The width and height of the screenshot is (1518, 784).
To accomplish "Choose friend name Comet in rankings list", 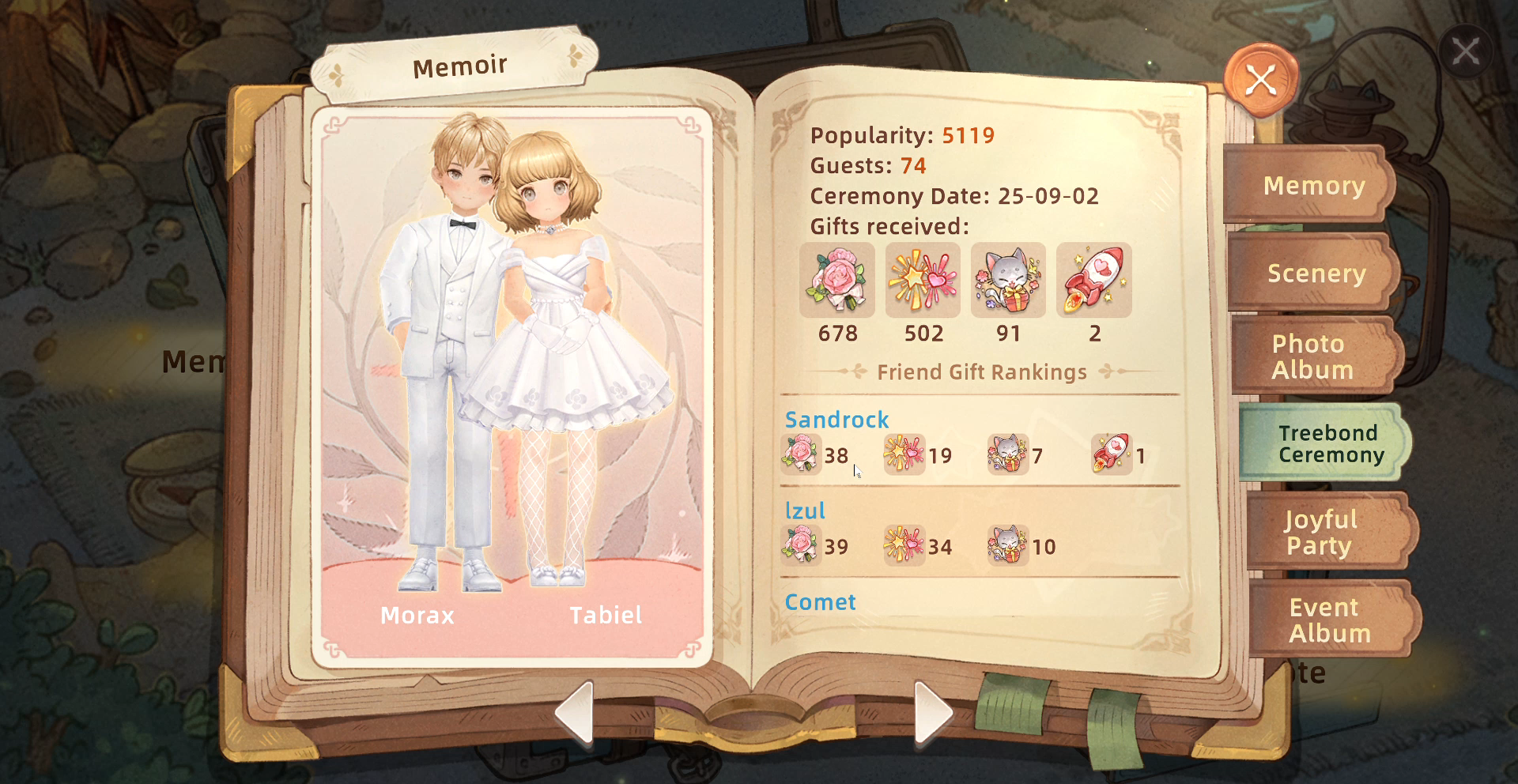I will pyautogui.click(x=820, y=602).
